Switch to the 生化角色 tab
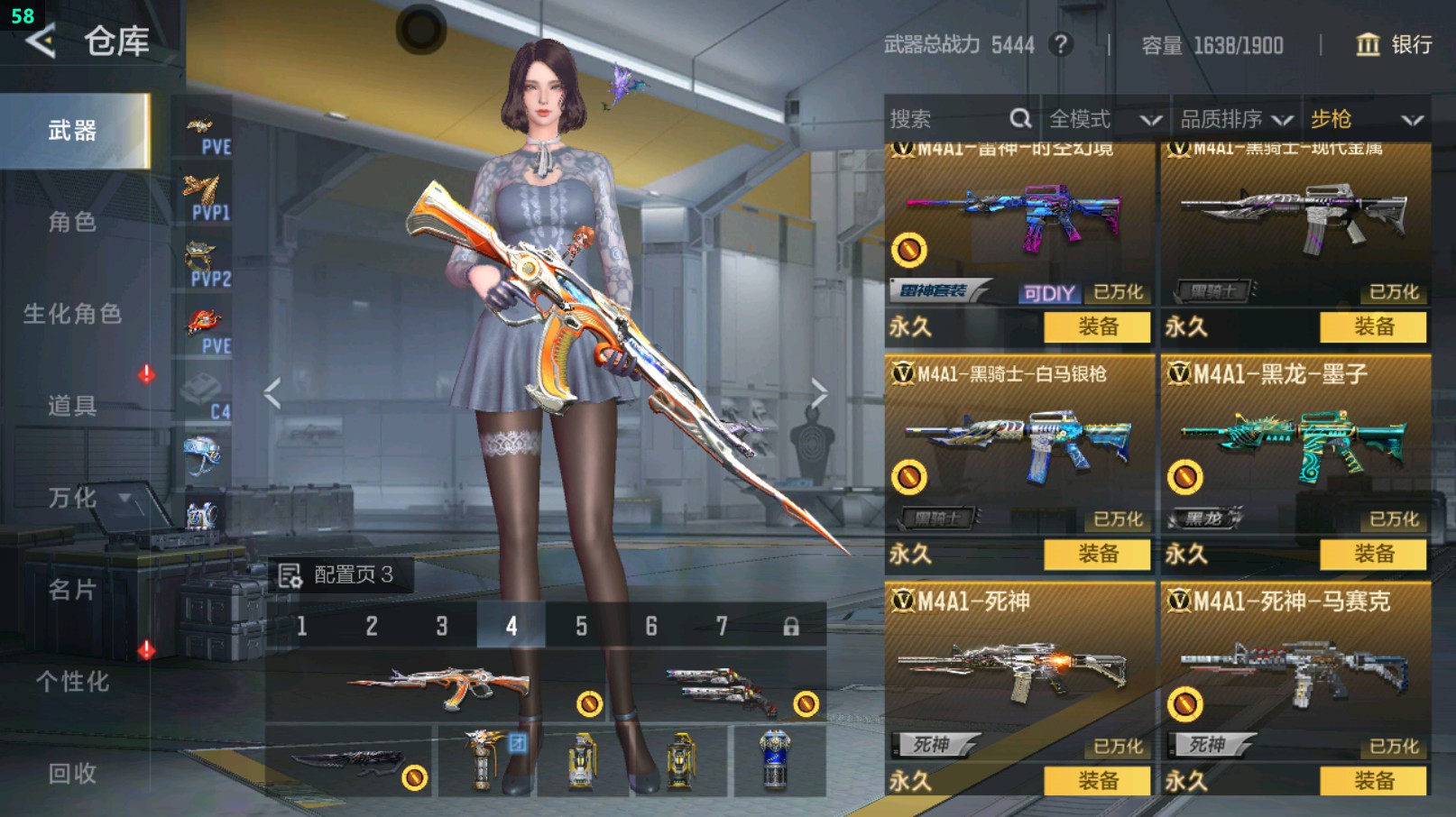This screenshot has width=1456, height=817. click(73, 314)
